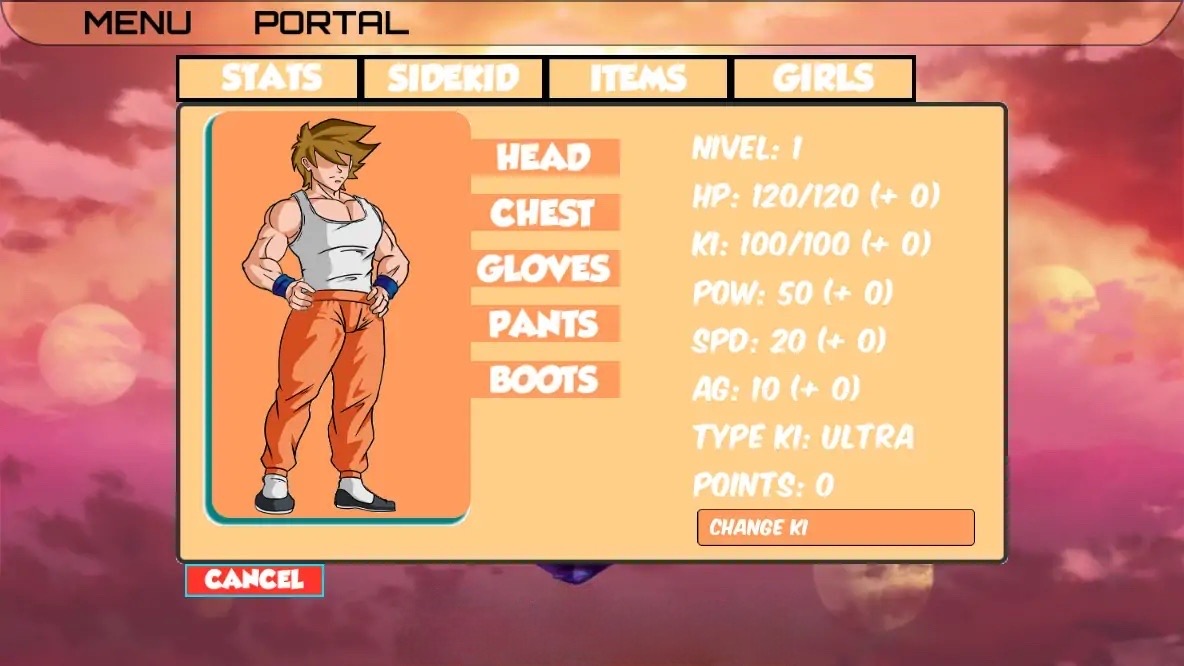This screenshot has width=1184, height=666.
Task: Show the GIRLS tab
Action: (823, 78)
